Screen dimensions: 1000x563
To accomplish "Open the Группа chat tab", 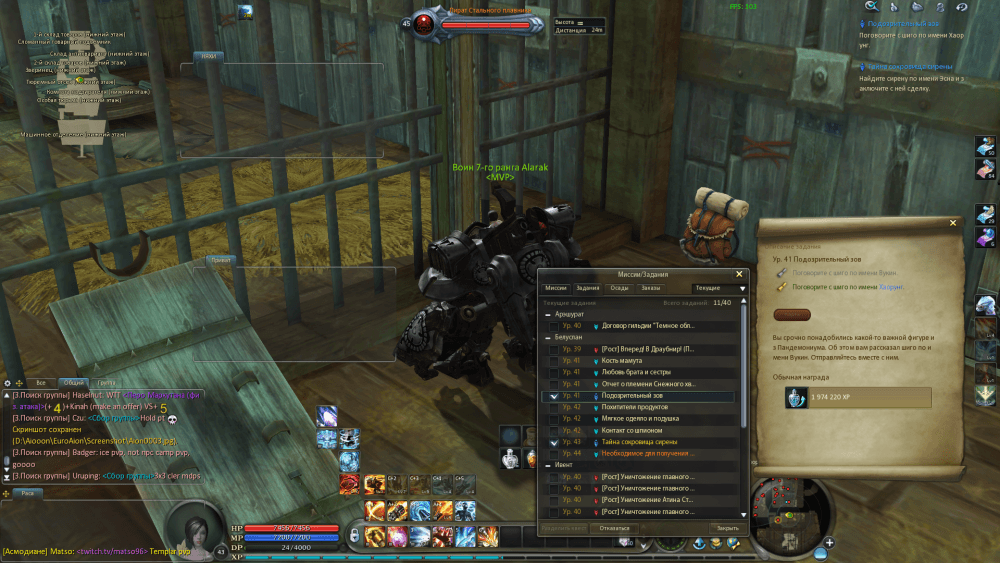I will coord(106,383).
